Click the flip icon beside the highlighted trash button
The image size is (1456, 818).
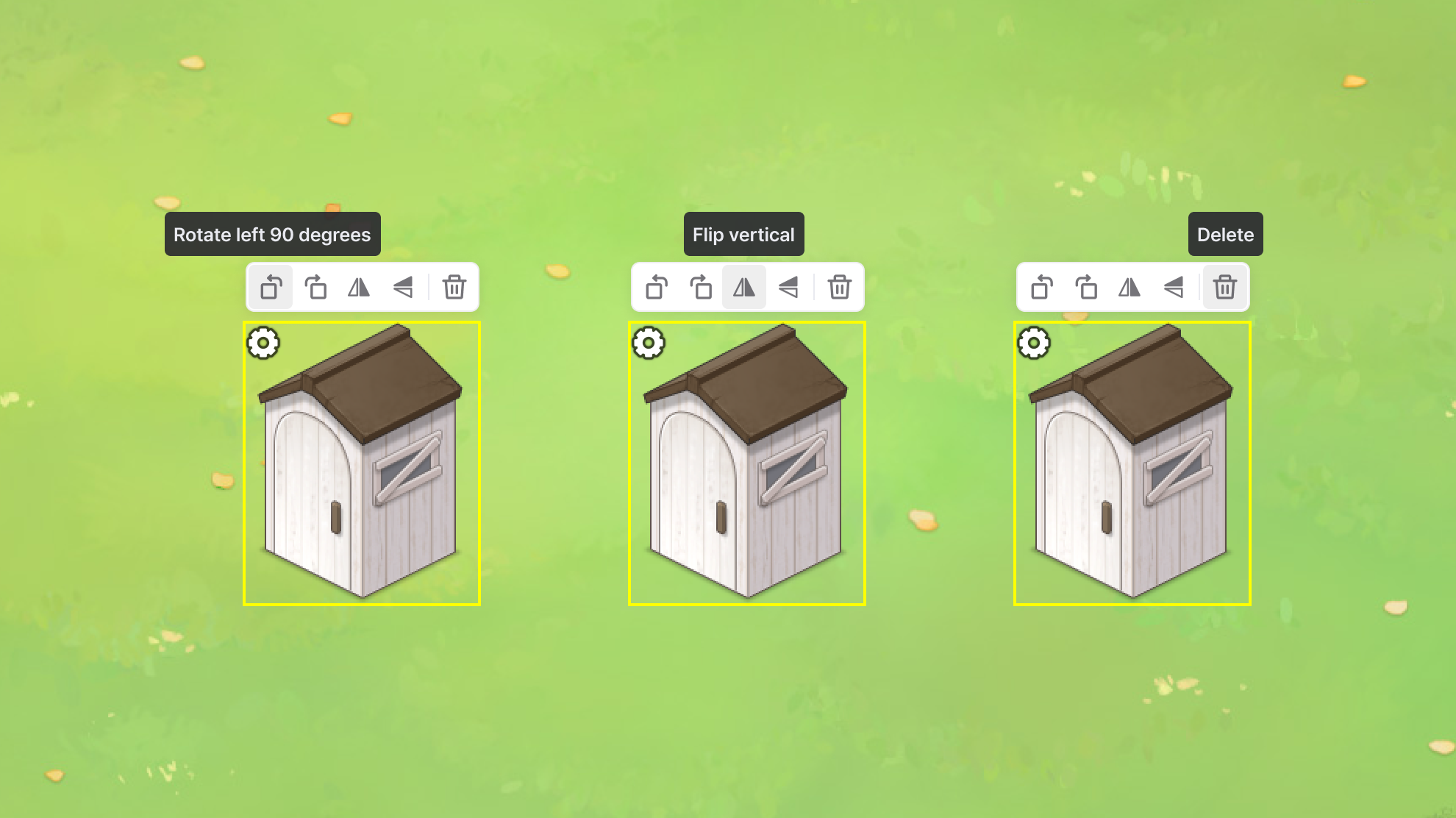click(1174, 287)
